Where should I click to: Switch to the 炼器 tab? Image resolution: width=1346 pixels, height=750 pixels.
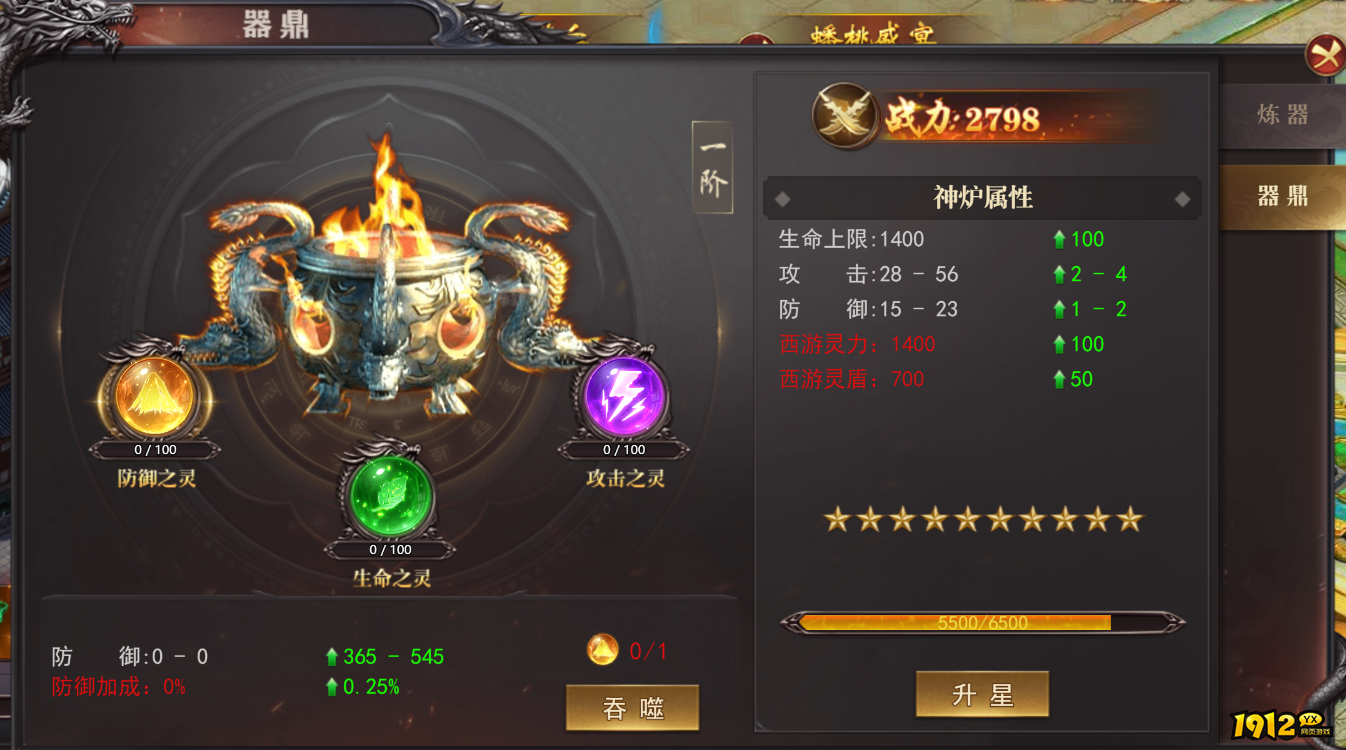[x=1282, y=115]
